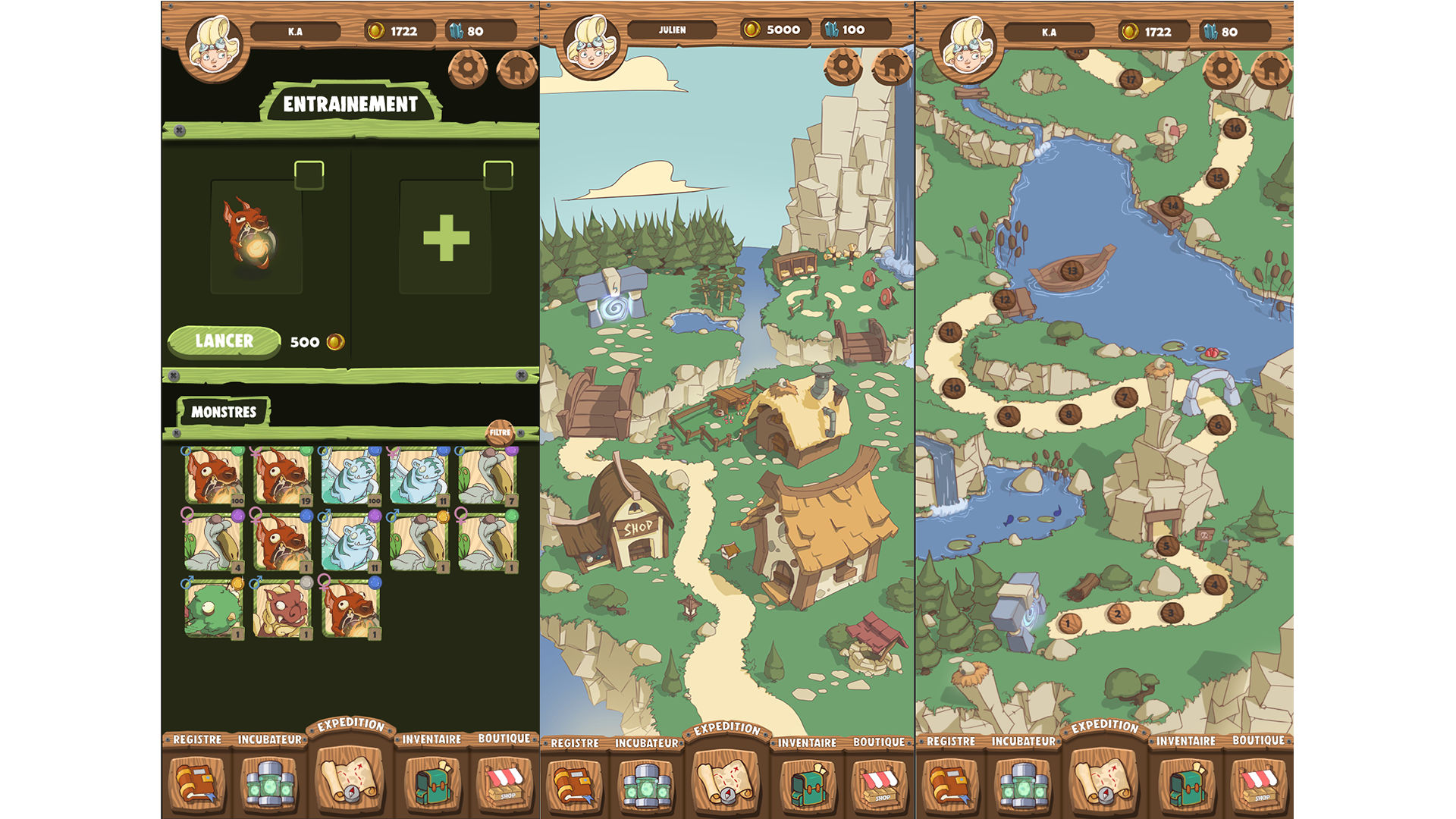Open the FILTRE monster filter
Image resolution: width=1456 pixels, height=819 pixels.
click(x=500, y=432)
